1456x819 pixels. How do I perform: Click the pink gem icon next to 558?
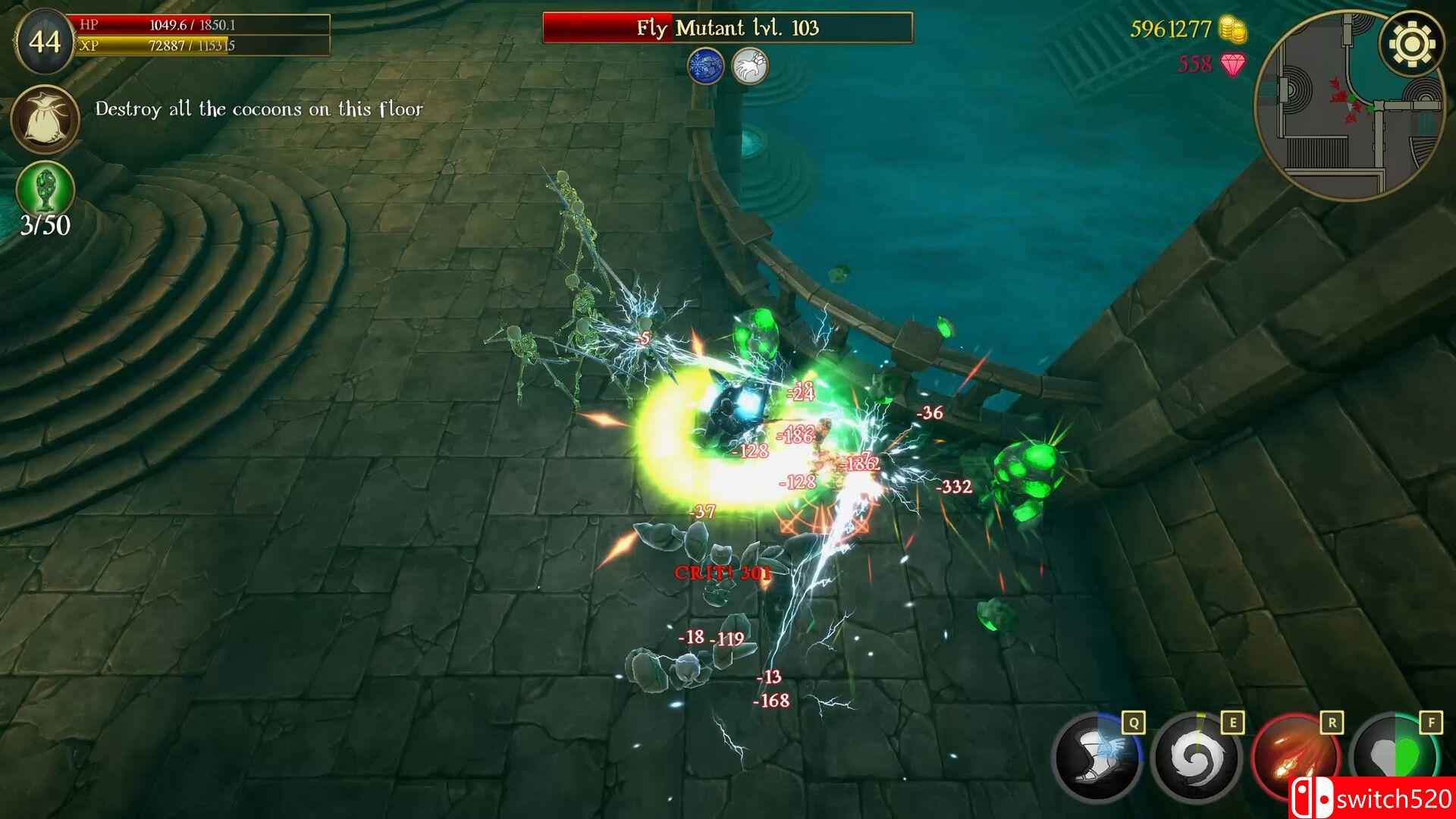tap(1233, 66)
